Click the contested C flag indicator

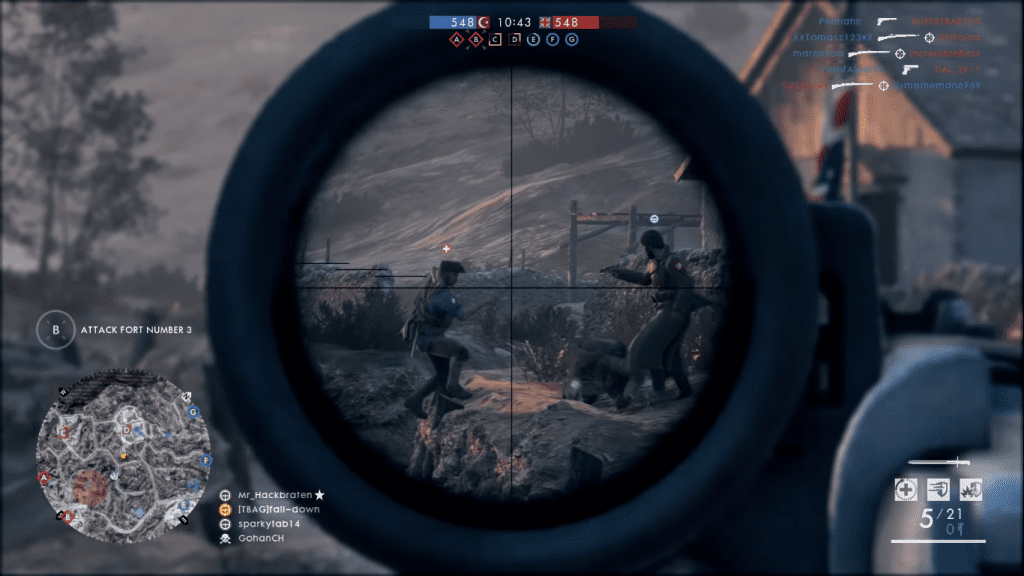click(495, 40)
